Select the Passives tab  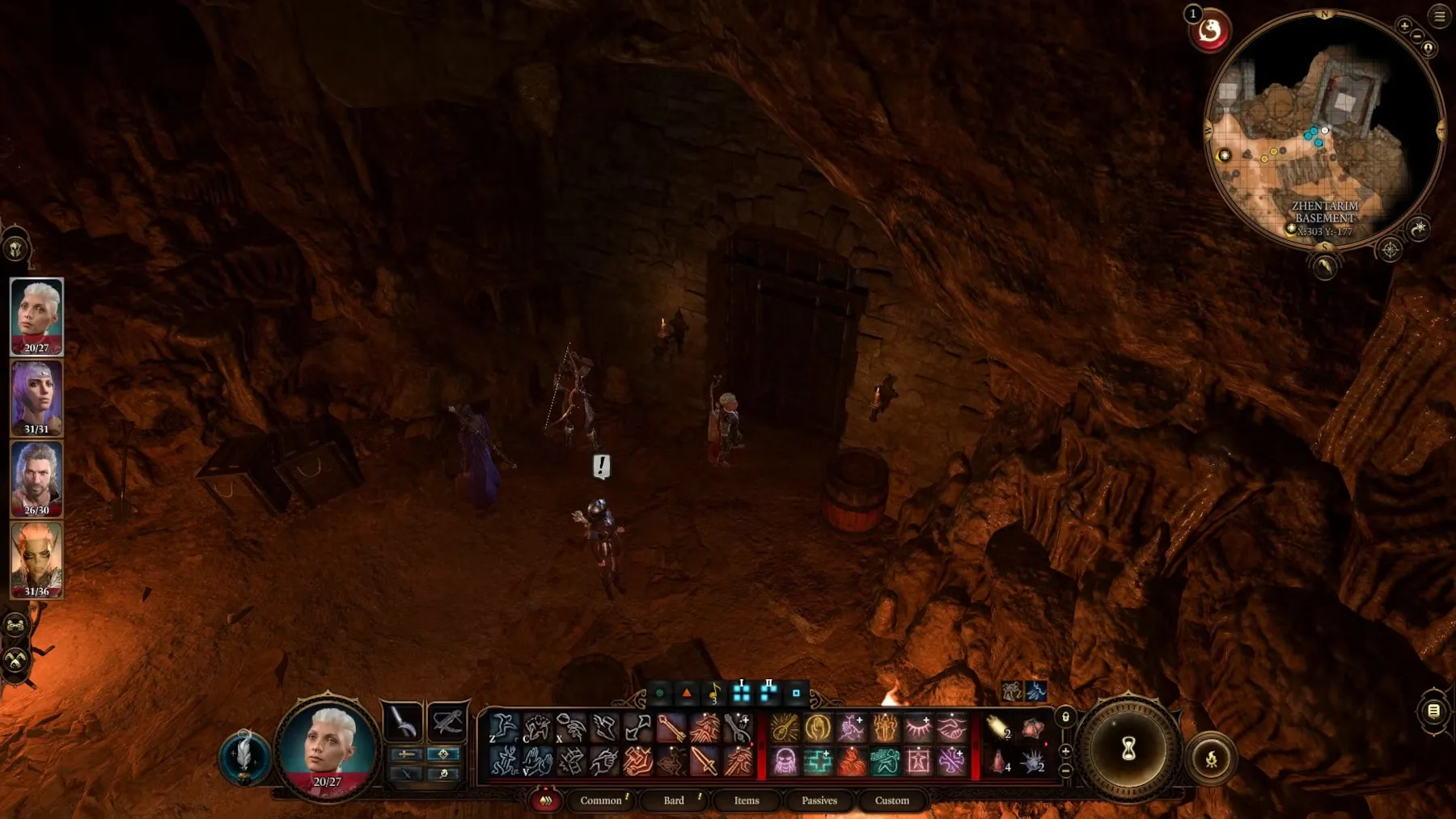[x=819, y=800]
